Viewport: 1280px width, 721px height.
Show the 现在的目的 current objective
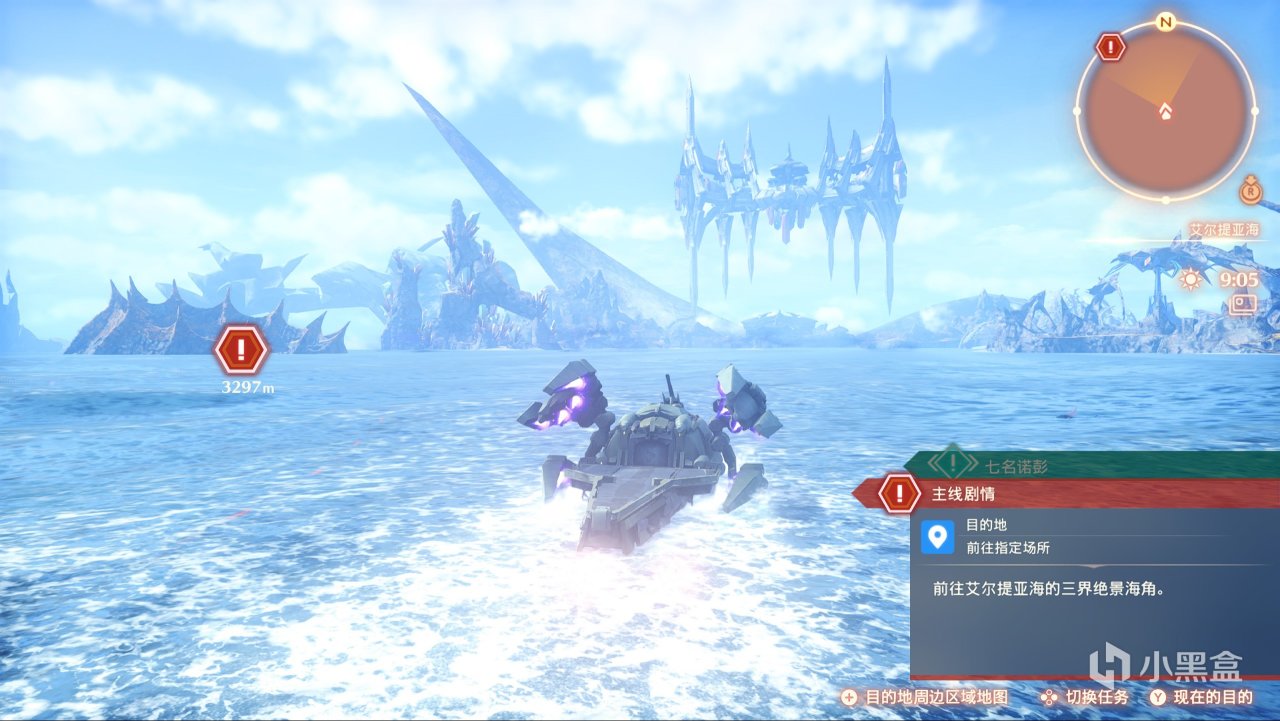click(1205, 697)
